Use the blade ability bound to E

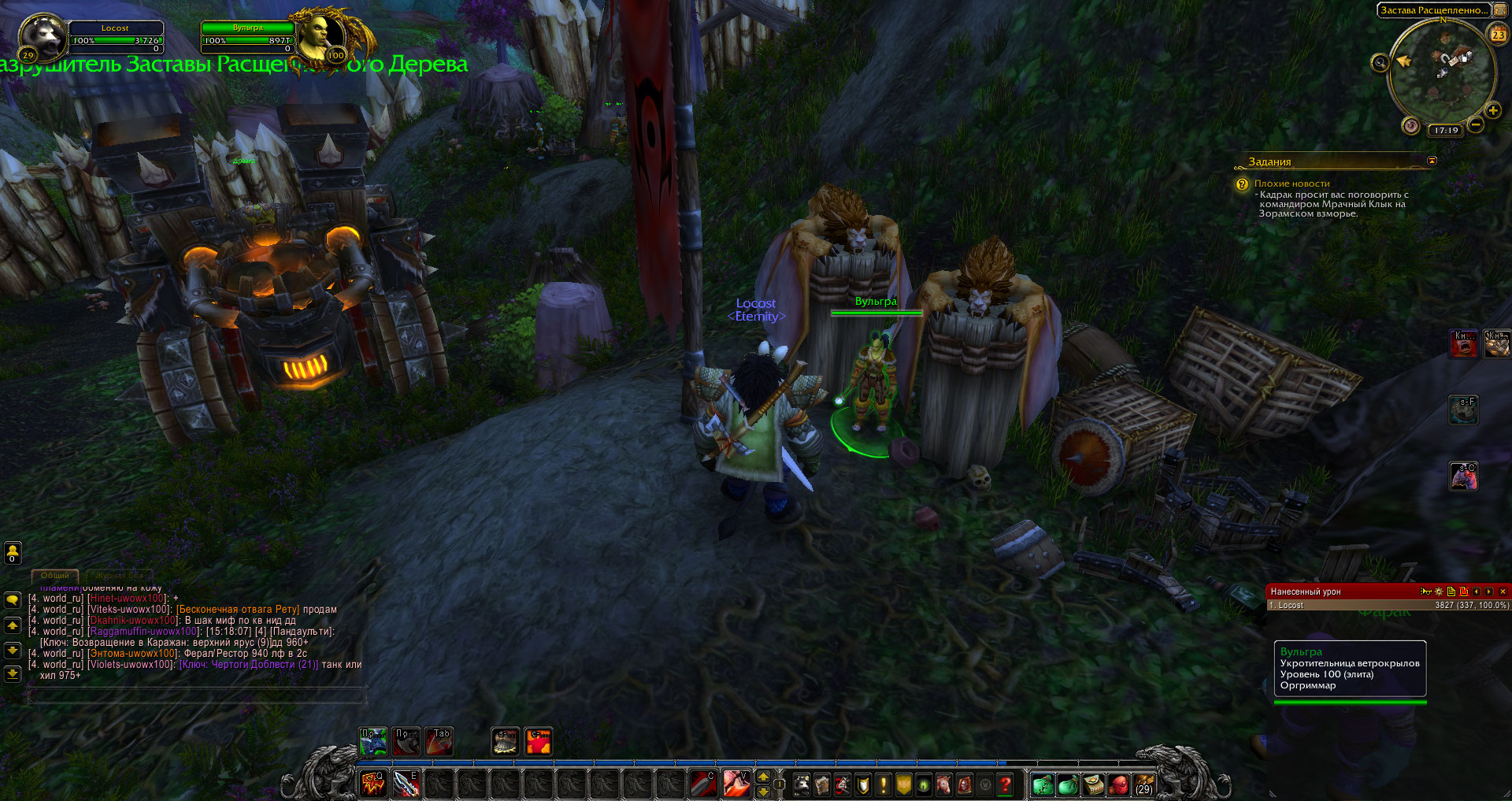pyautogui.click(x=406, y=783)
